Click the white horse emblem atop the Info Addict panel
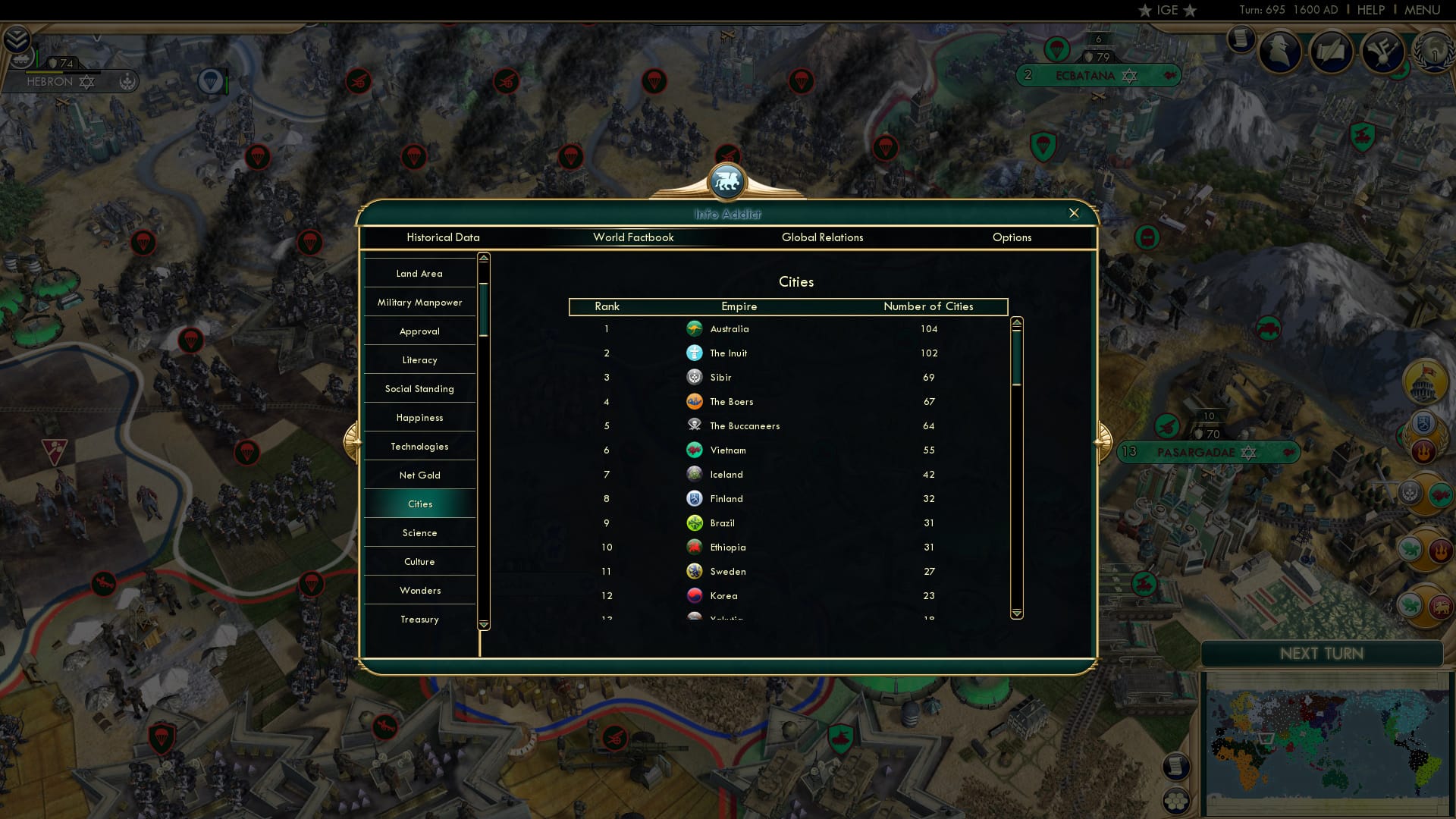 (x=727, y=181)
